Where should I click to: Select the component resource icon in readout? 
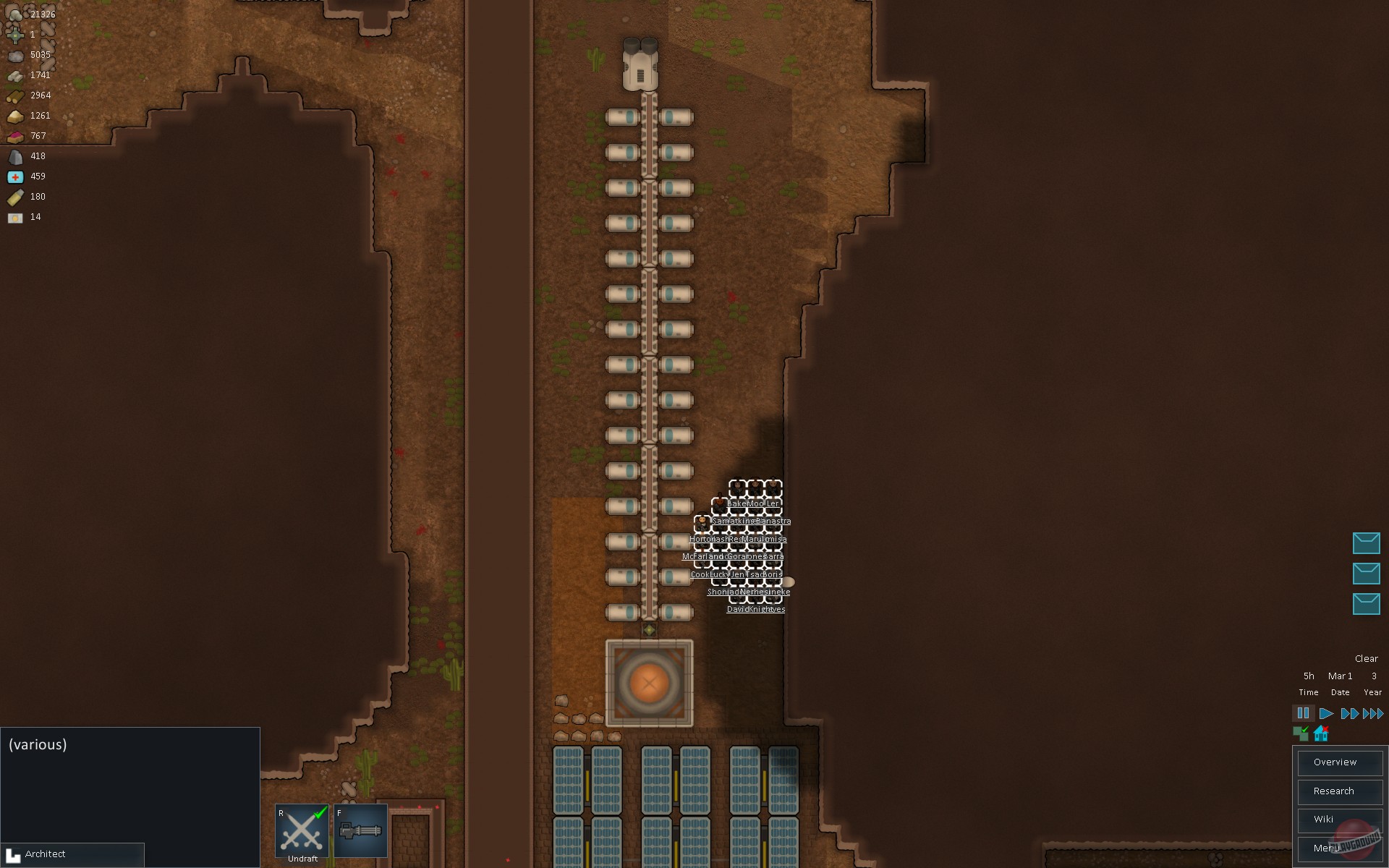(15, 34)
